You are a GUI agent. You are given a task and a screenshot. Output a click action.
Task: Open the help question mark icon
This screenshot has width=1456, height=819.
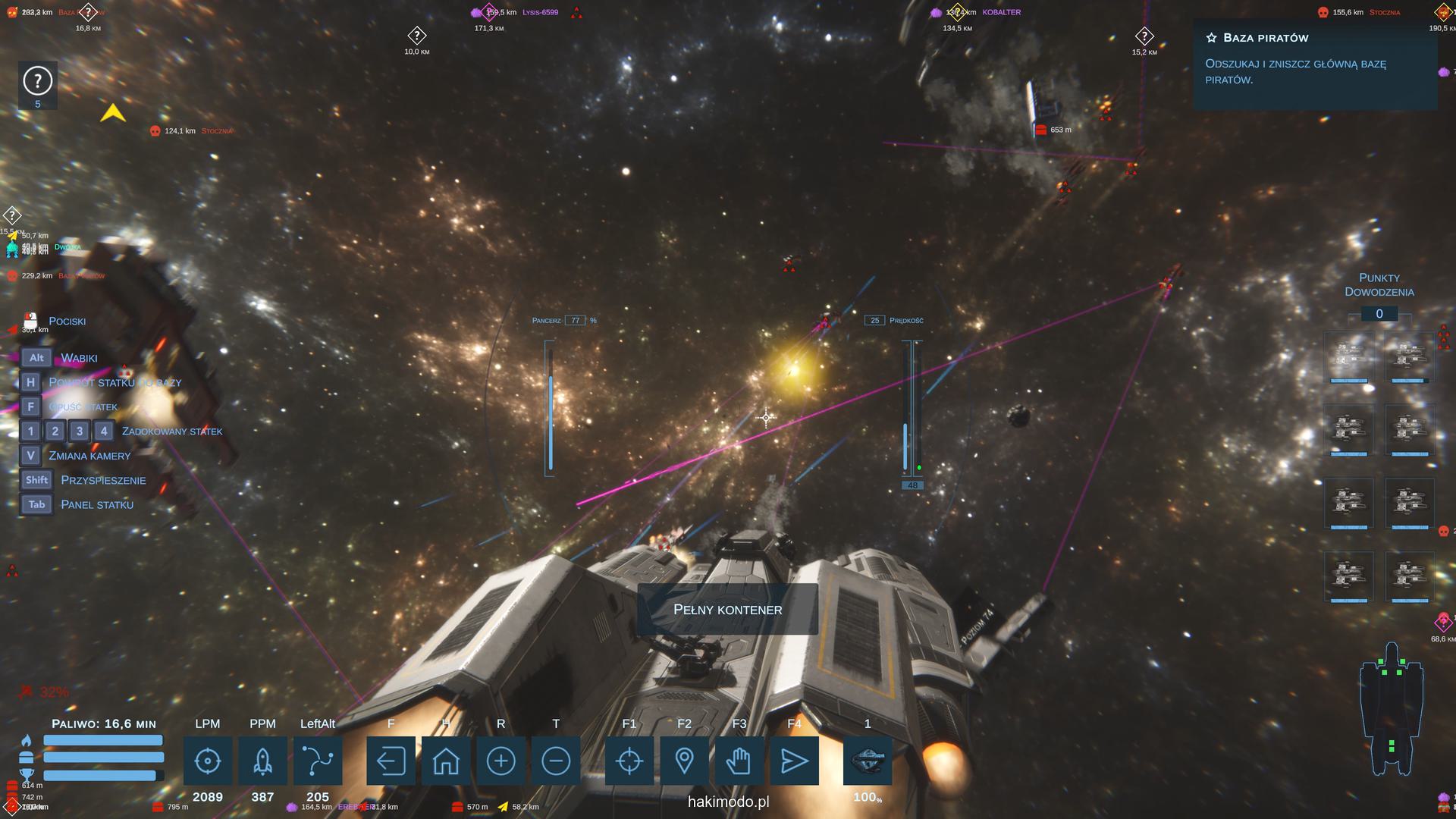click(38, 81)
